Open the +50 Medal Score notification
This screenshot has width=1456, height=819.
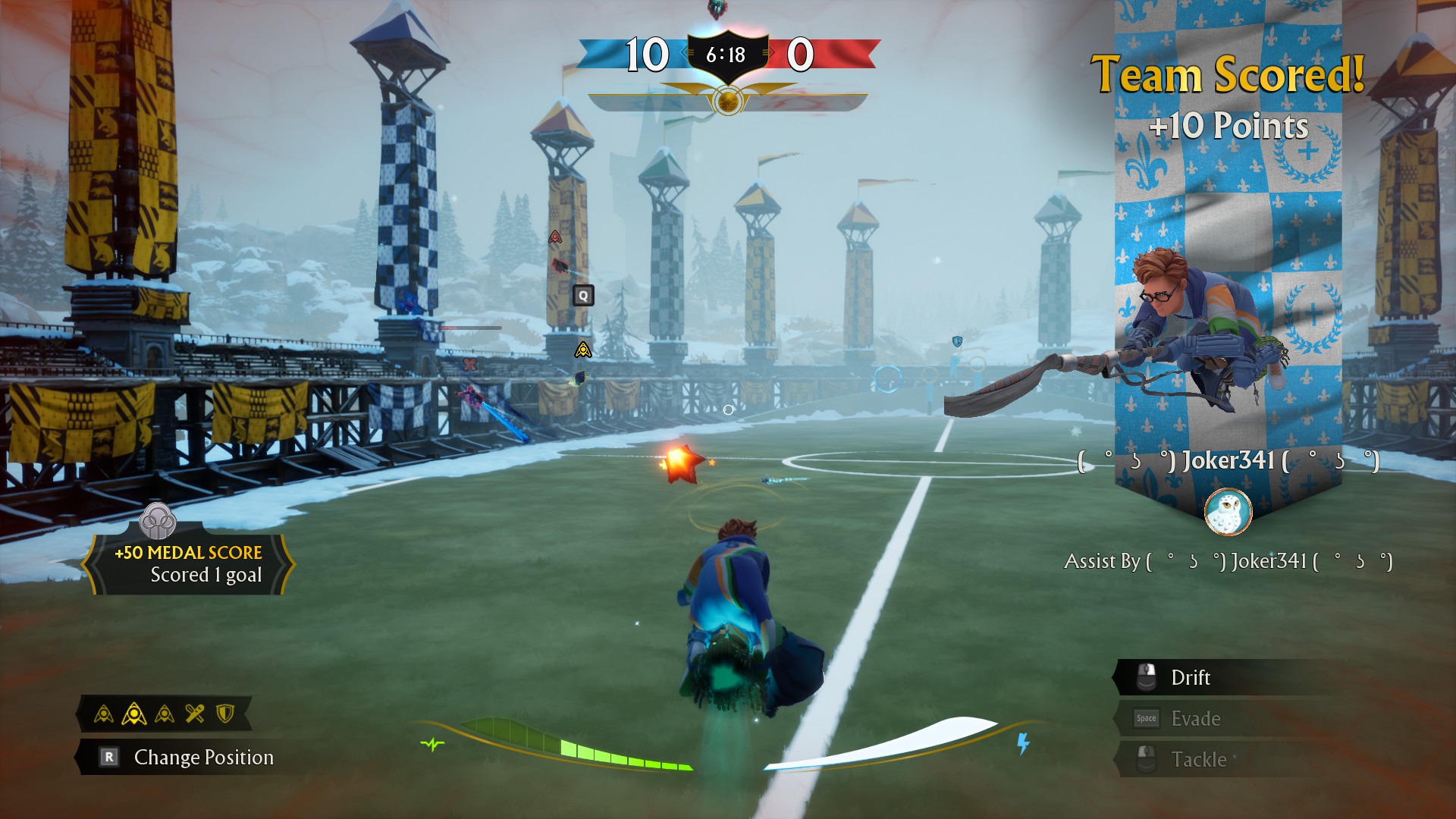pos(188,563)
